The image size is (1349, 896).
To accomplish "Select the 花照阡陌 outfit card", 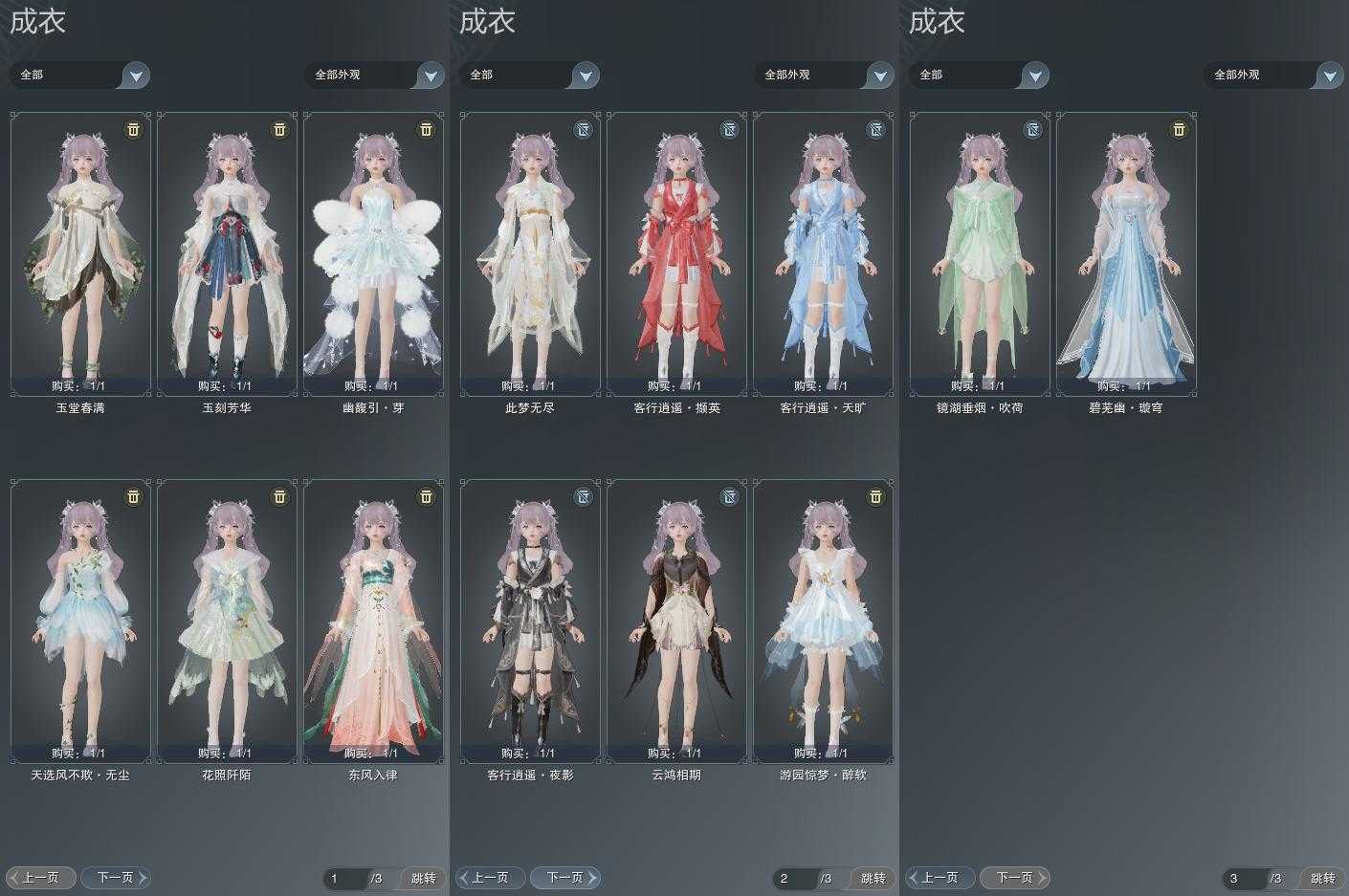I will pyautogui.click(x=227, y=621).
